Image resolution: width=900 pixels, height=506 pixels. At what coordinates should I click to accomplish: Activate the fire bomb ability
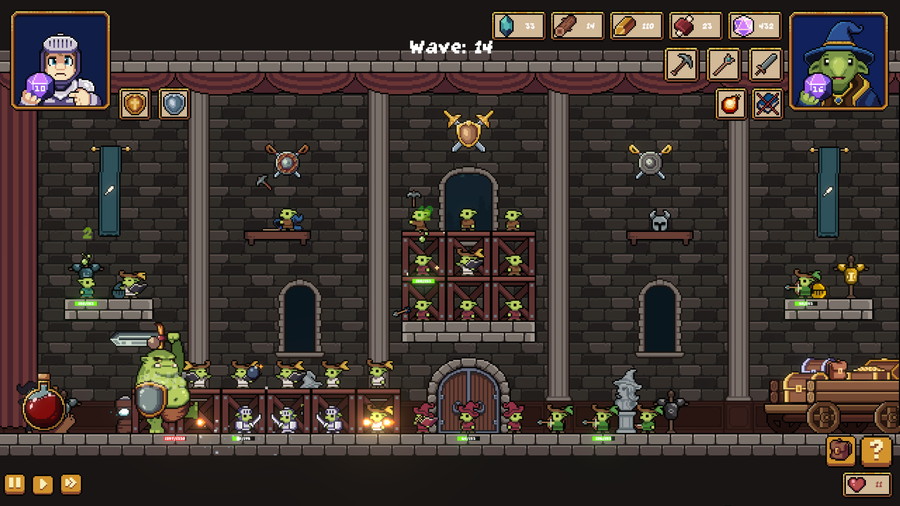coord(731,103)
